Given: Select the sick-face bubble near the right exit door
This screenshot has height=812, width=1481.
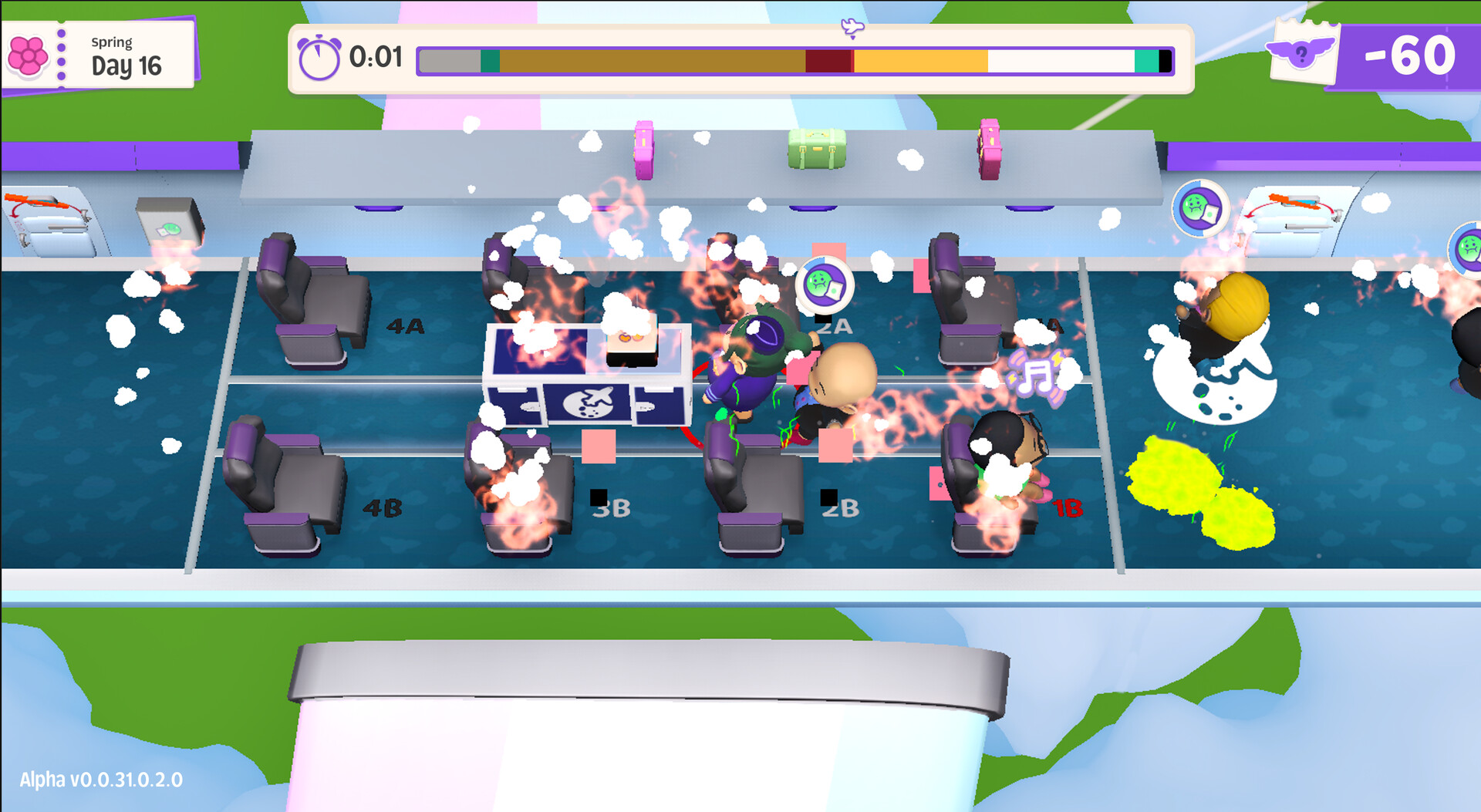Looking at the screenshot, I should 1199,210.
